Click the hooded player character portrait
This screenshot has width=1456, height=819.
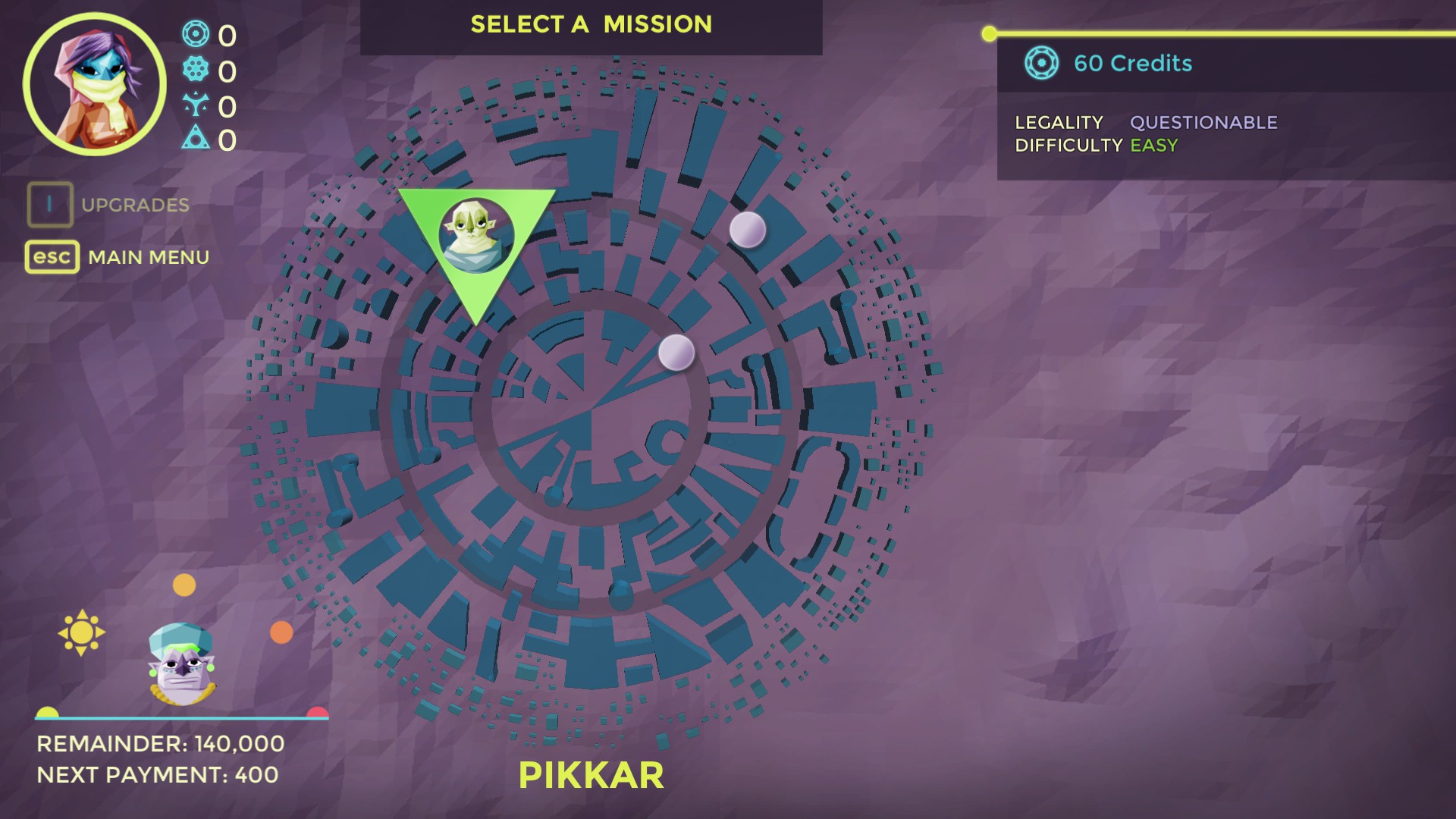click(94, 84)
